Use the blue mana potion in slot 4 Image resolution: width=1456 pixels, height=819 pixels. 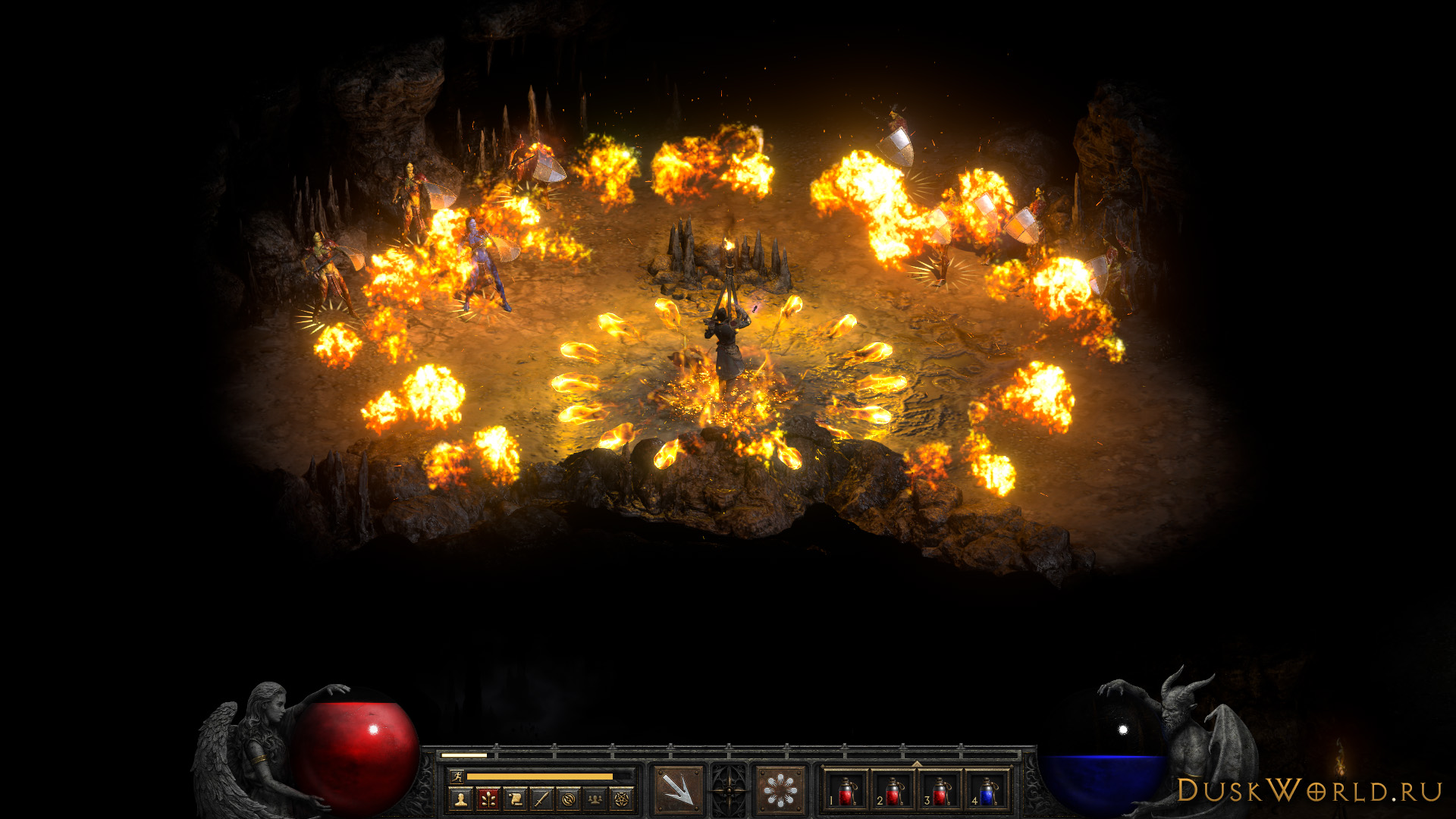(x=987, y=792)
